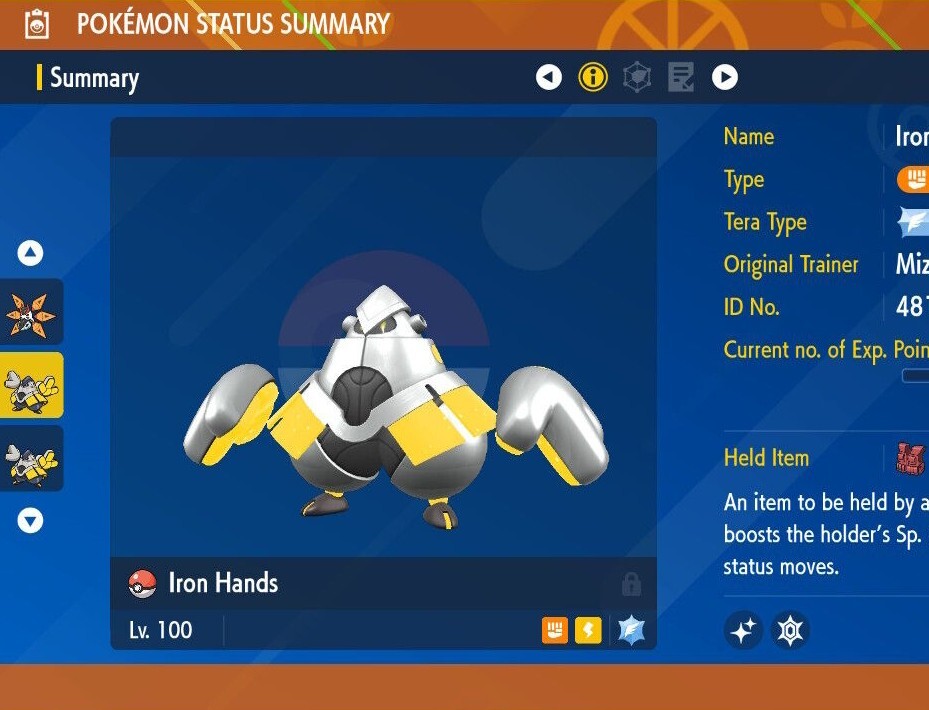
Task: Select the yellow info summary tab
Action: 593,77
